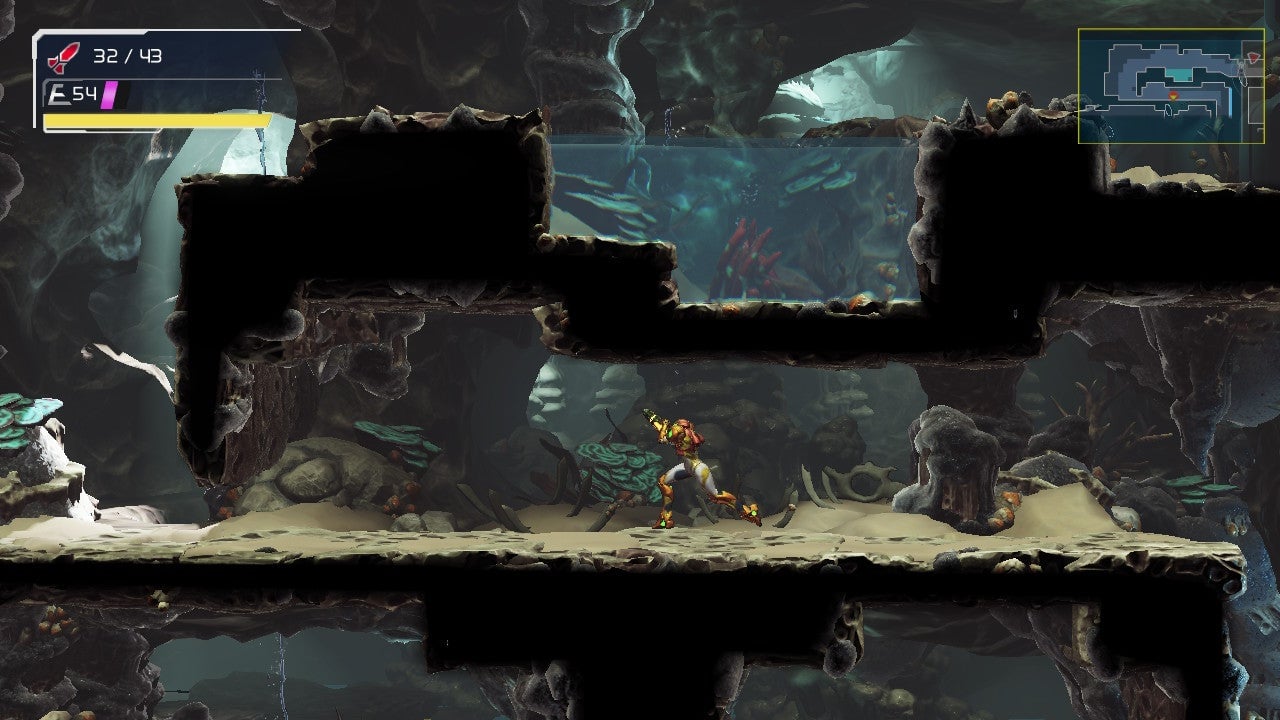Select the missile count 32 / 43 readout
Image resolution: width=1280 pixels, height=720 pixels.
127,56
